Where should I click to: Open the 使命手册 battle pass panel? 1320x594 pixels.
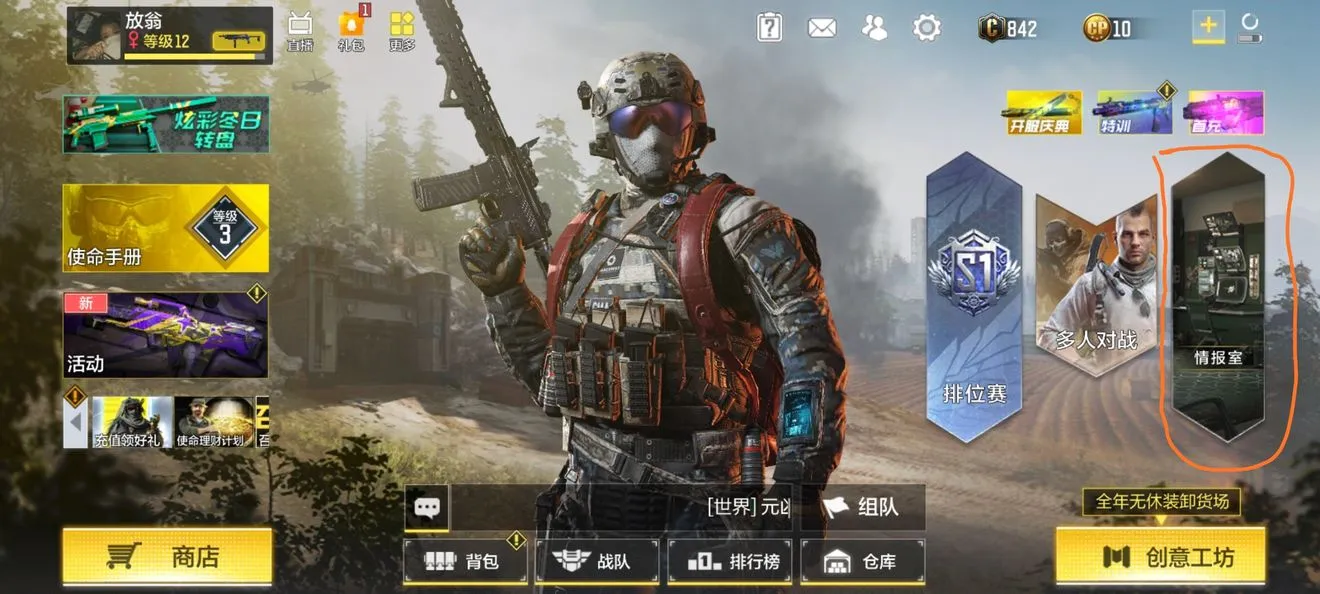(166, 228)
